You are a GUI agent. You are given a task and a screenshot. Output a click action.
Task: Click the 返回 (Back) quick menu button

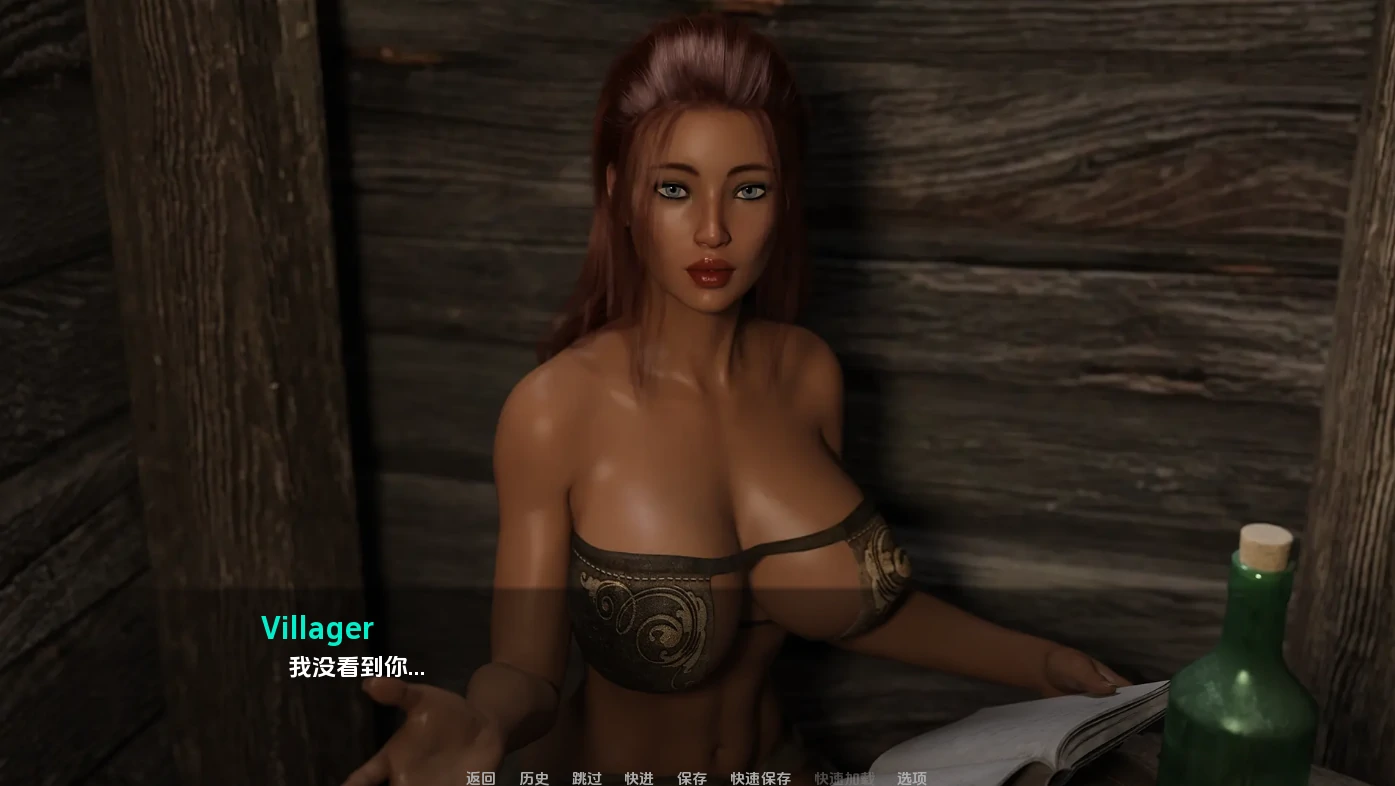point(480,778)
